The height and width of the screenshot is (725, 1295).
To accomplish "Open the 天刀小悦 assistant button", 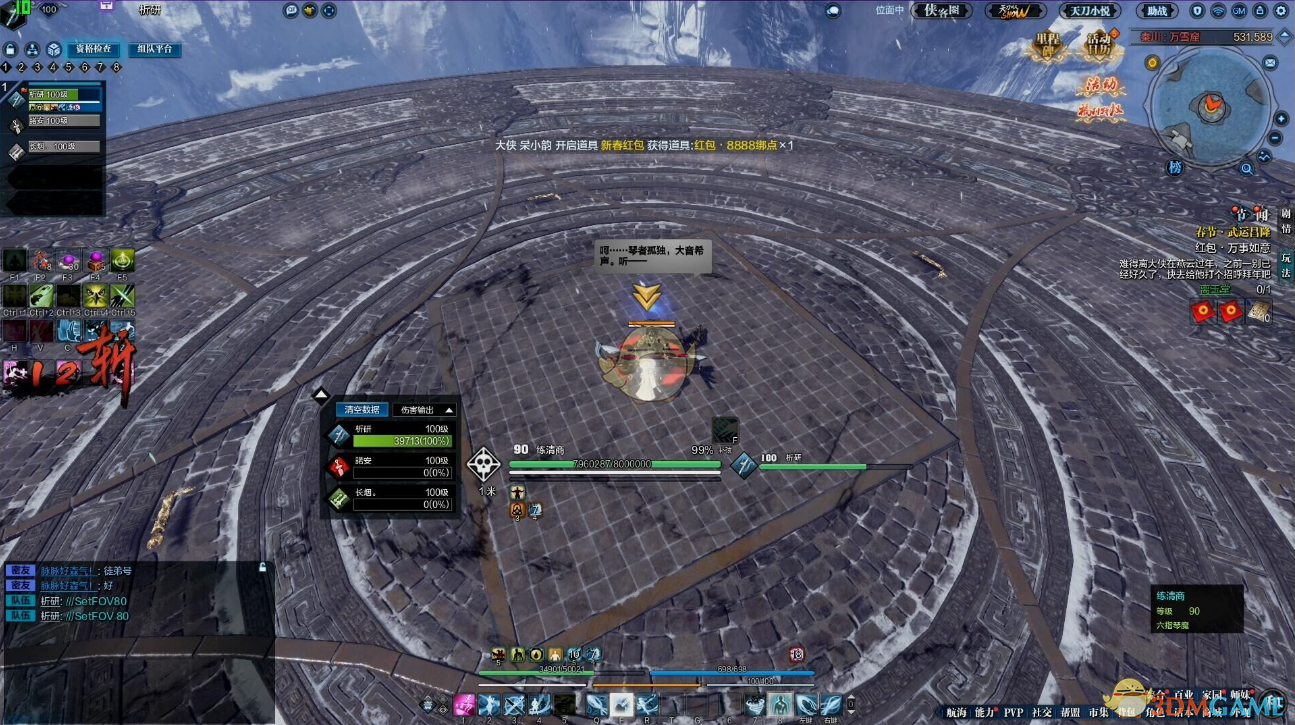I will (1089, 11).
